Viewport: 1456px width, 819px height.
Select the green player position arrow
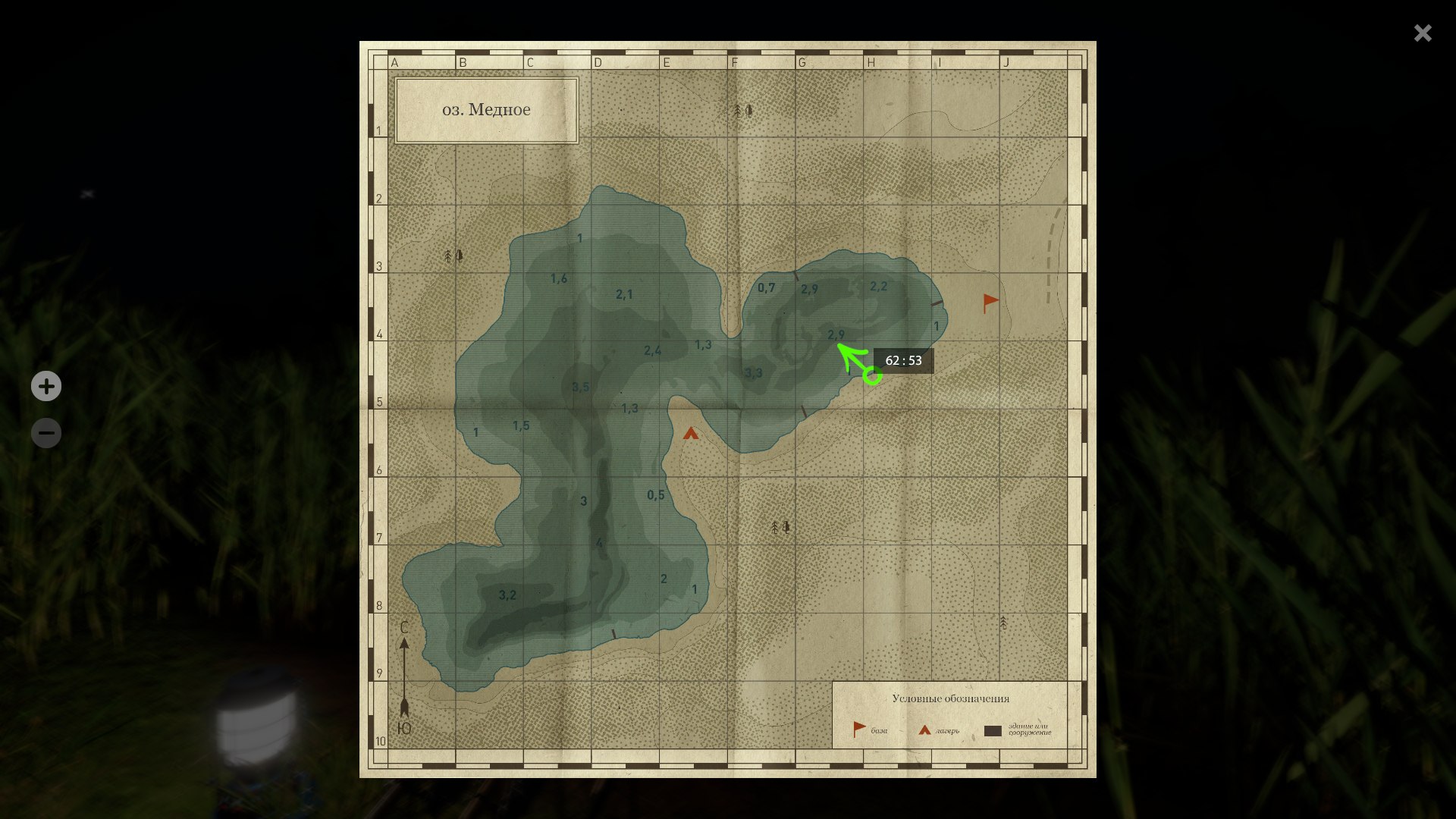[849, 355]
